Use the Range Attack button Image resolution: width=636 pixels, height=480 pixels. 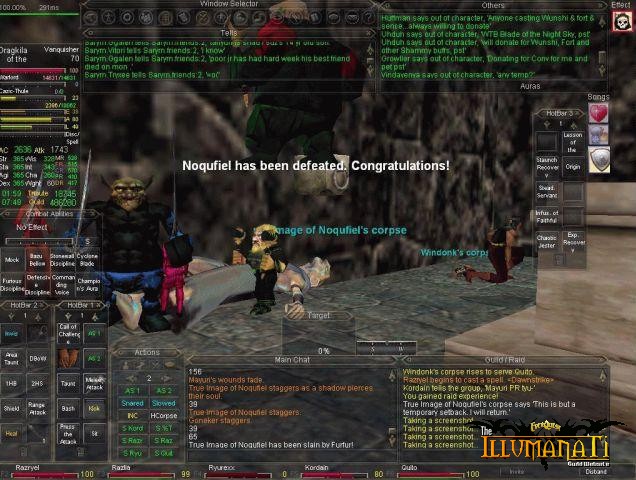pos(38,408)
